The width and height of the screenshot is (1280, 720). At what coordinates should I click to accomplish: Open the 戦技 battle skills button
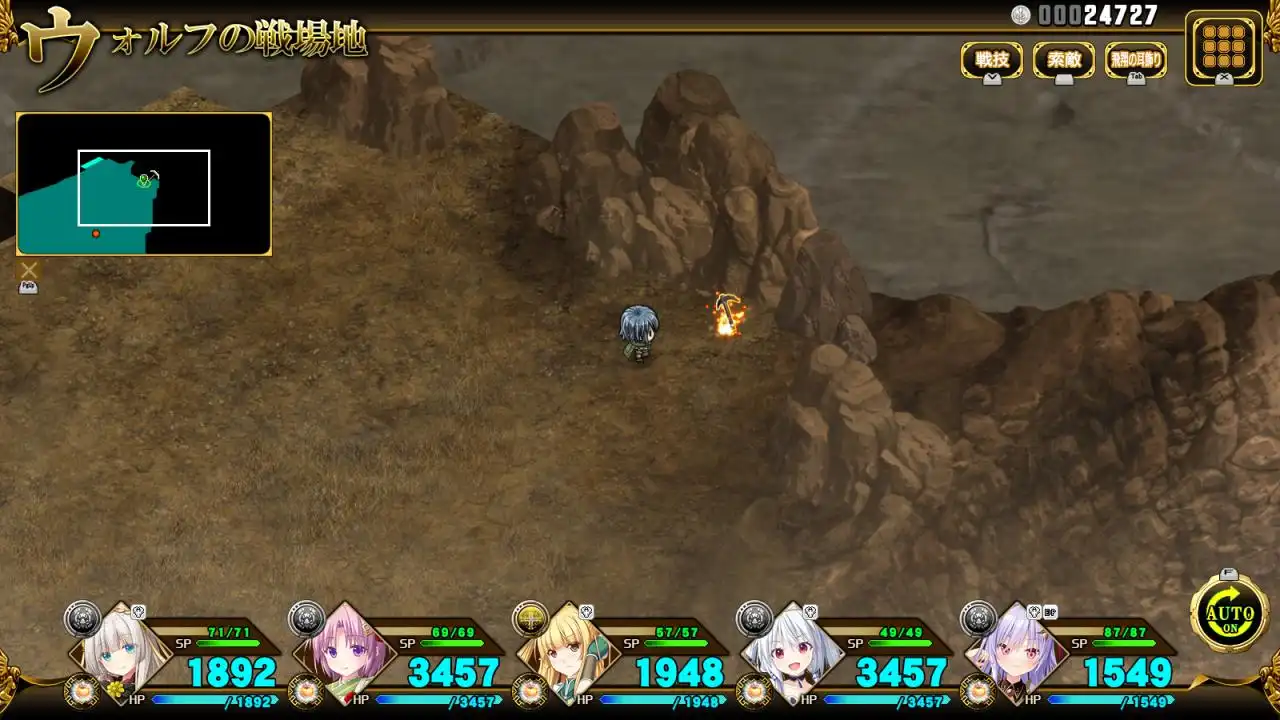click(x=991, y=60)
